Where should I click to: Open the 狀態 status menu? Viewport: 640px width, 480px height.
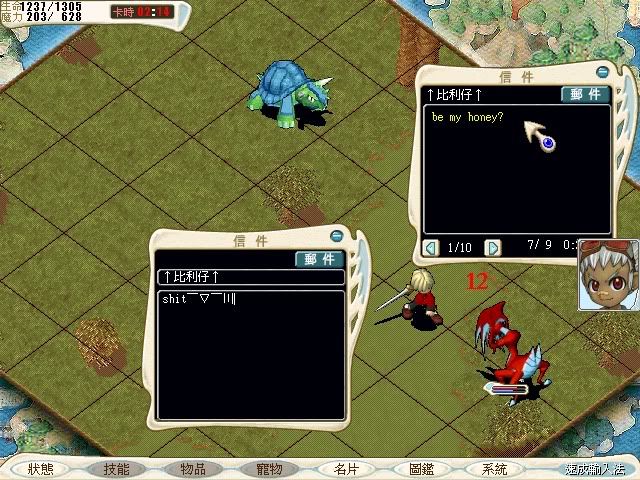pyautogui.click(x=41, y=469)
